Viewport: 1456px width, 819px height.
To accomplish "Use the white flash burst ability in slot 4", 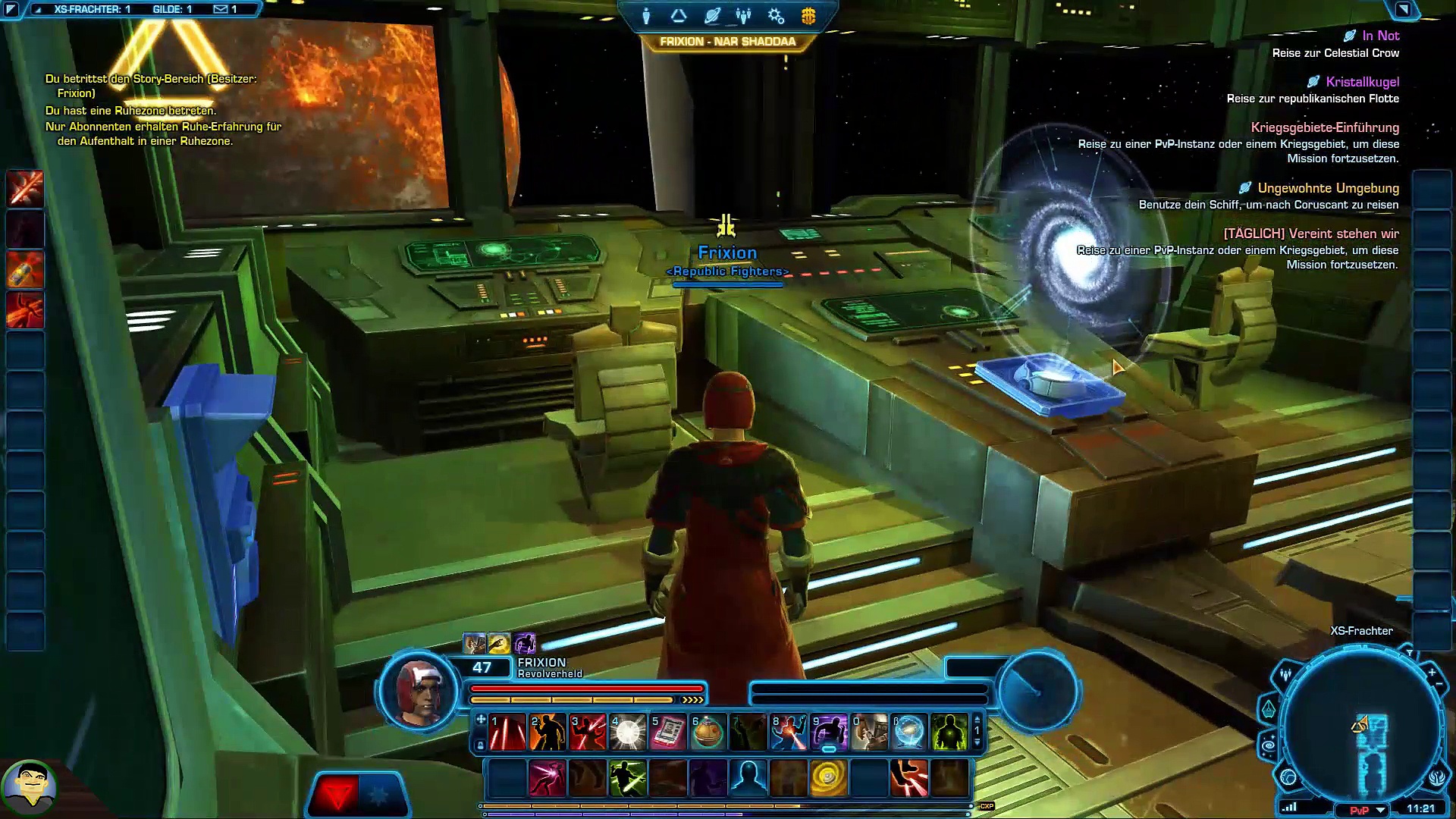I will [x=627, y=733].
